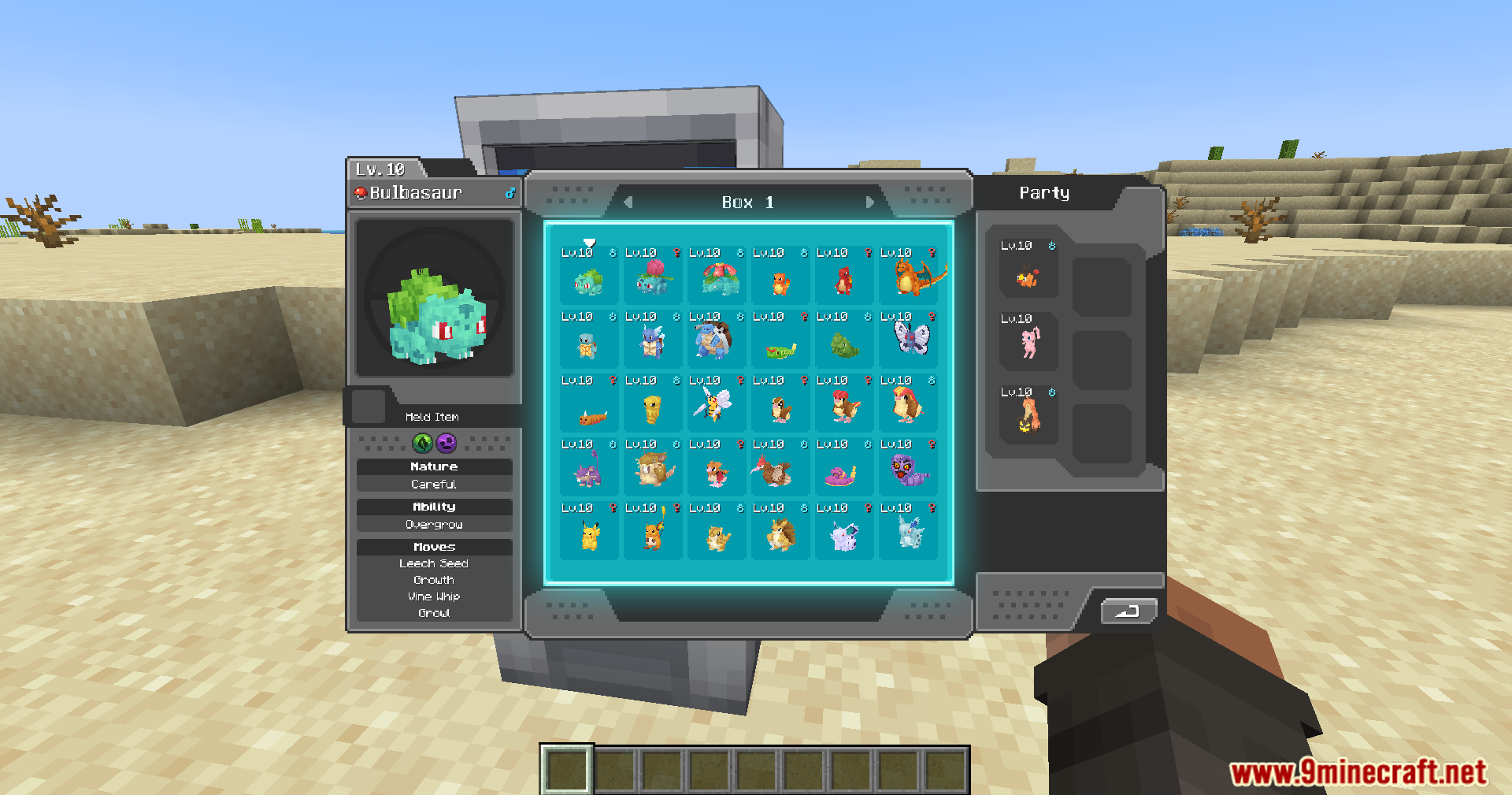Go to the next PC box
1512x795 pixels.
(x=870, y=202)
